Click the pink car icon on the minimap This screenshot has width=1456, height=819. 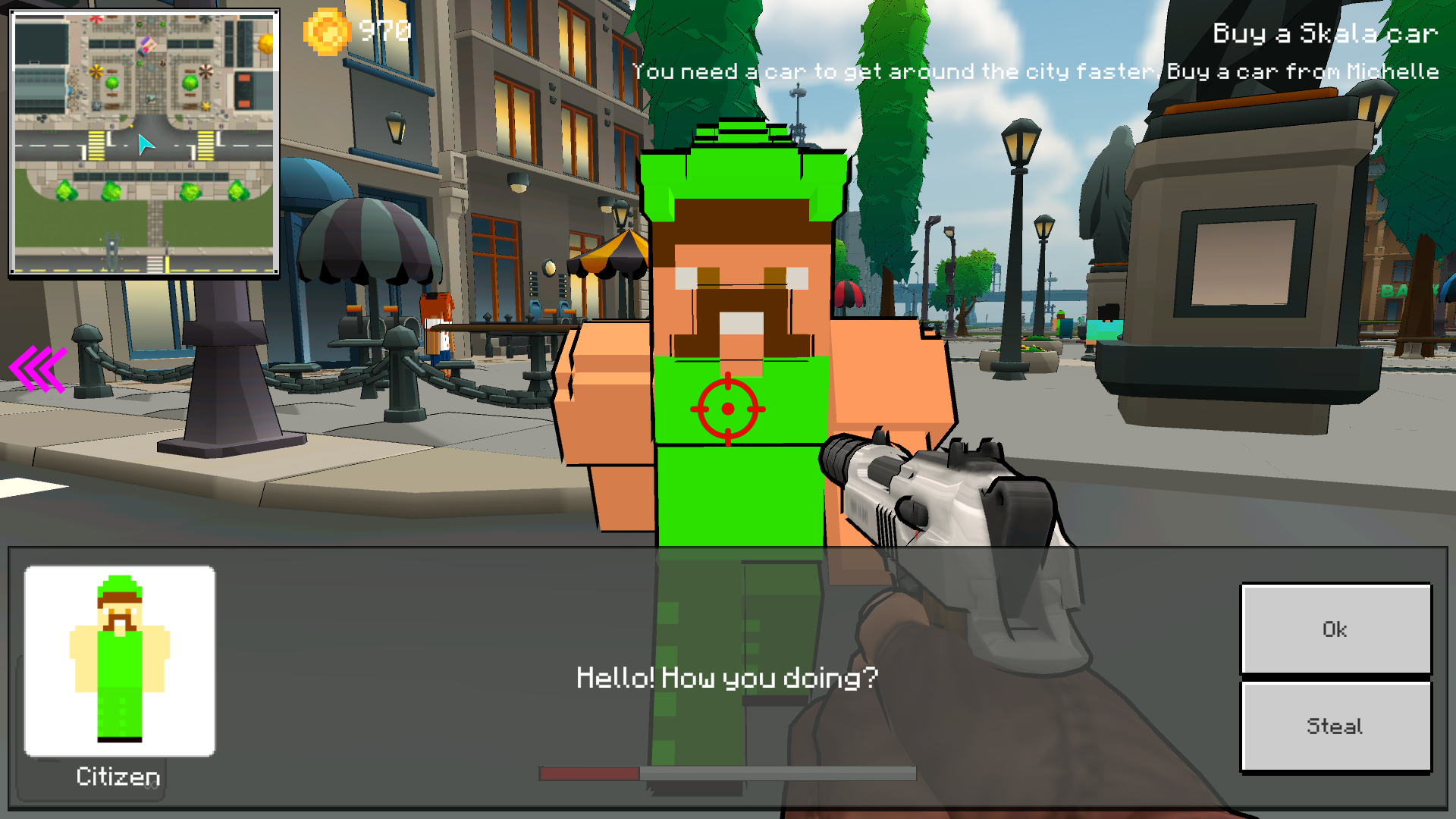(146, 47)
